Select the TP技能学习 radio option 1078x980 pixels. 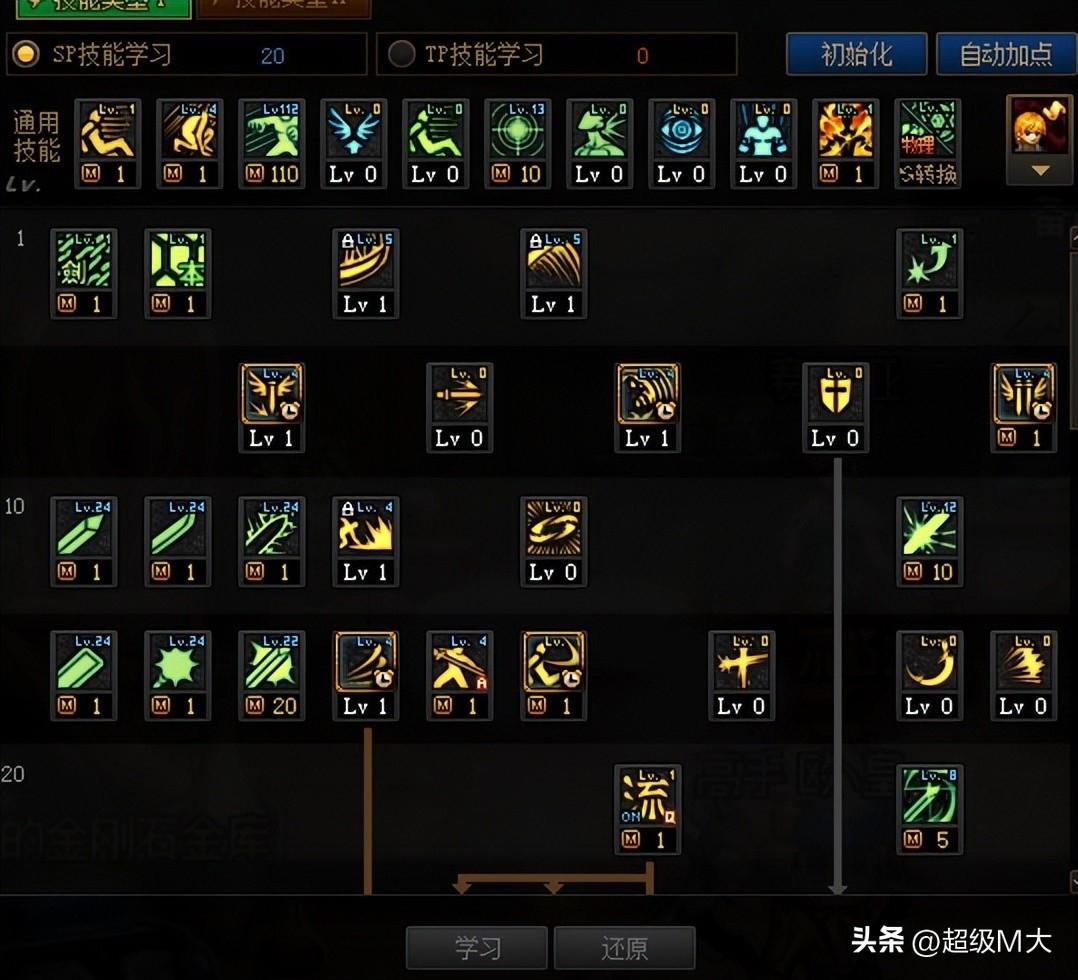coord(401,54)
